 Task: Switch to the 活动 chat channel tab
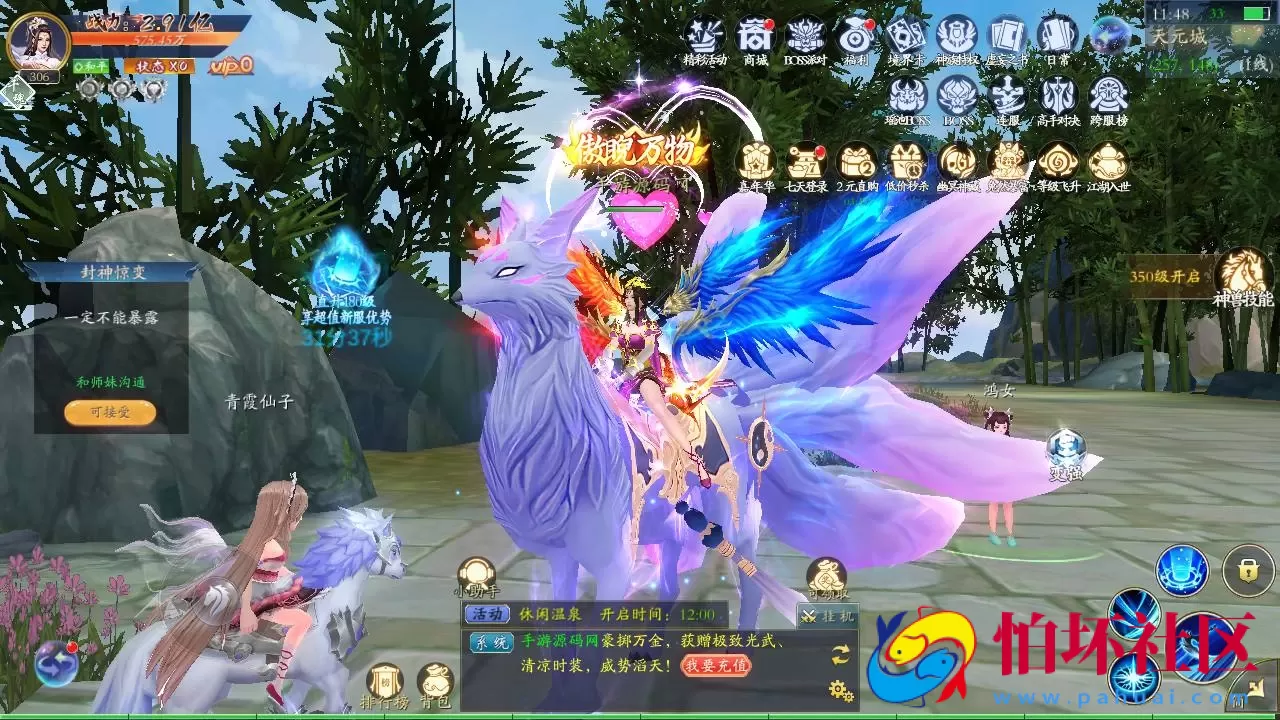[x=489, y=613]
